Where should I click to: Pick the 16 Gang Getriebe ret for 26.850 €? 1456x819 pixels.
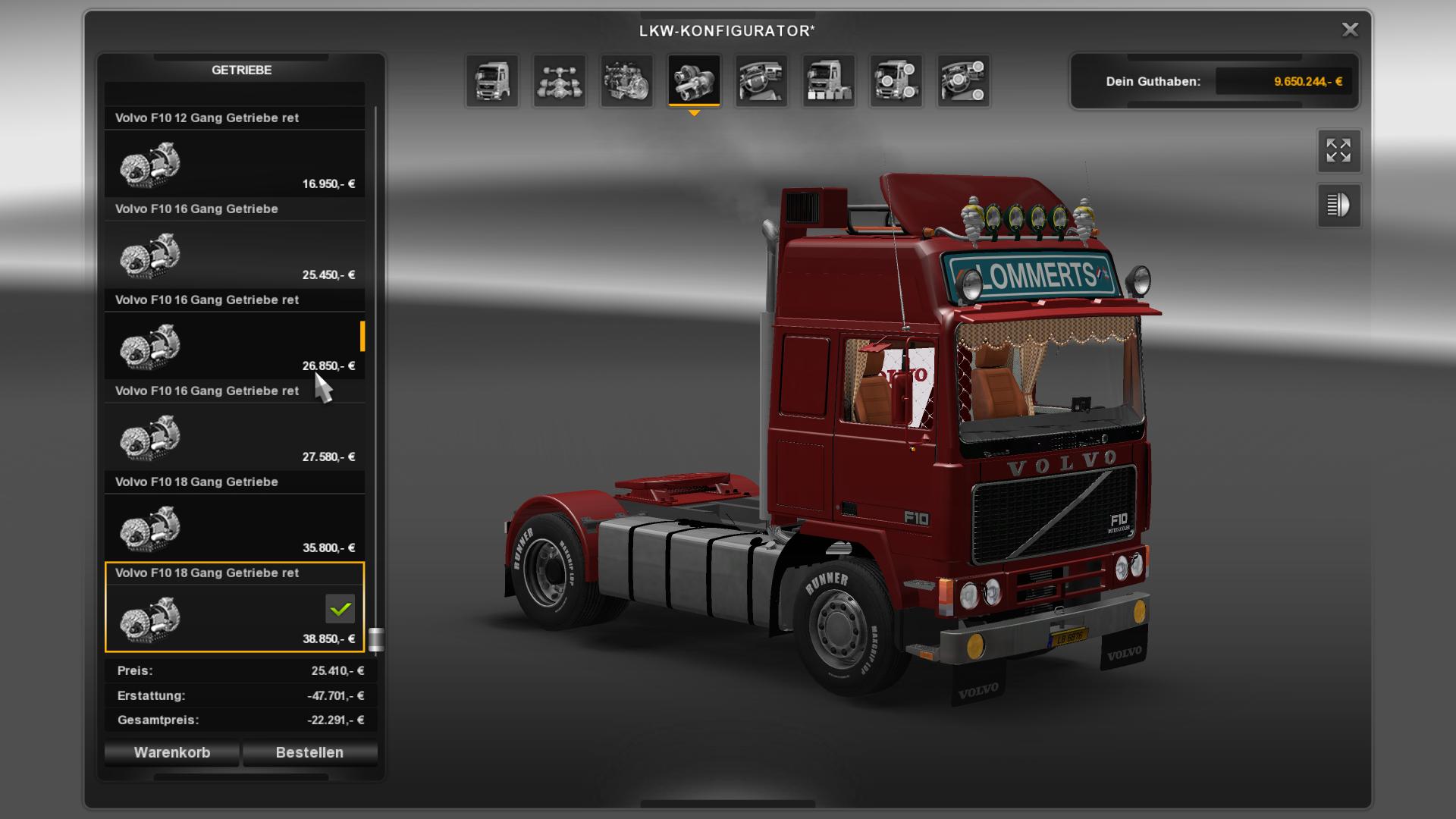point(234,345)
